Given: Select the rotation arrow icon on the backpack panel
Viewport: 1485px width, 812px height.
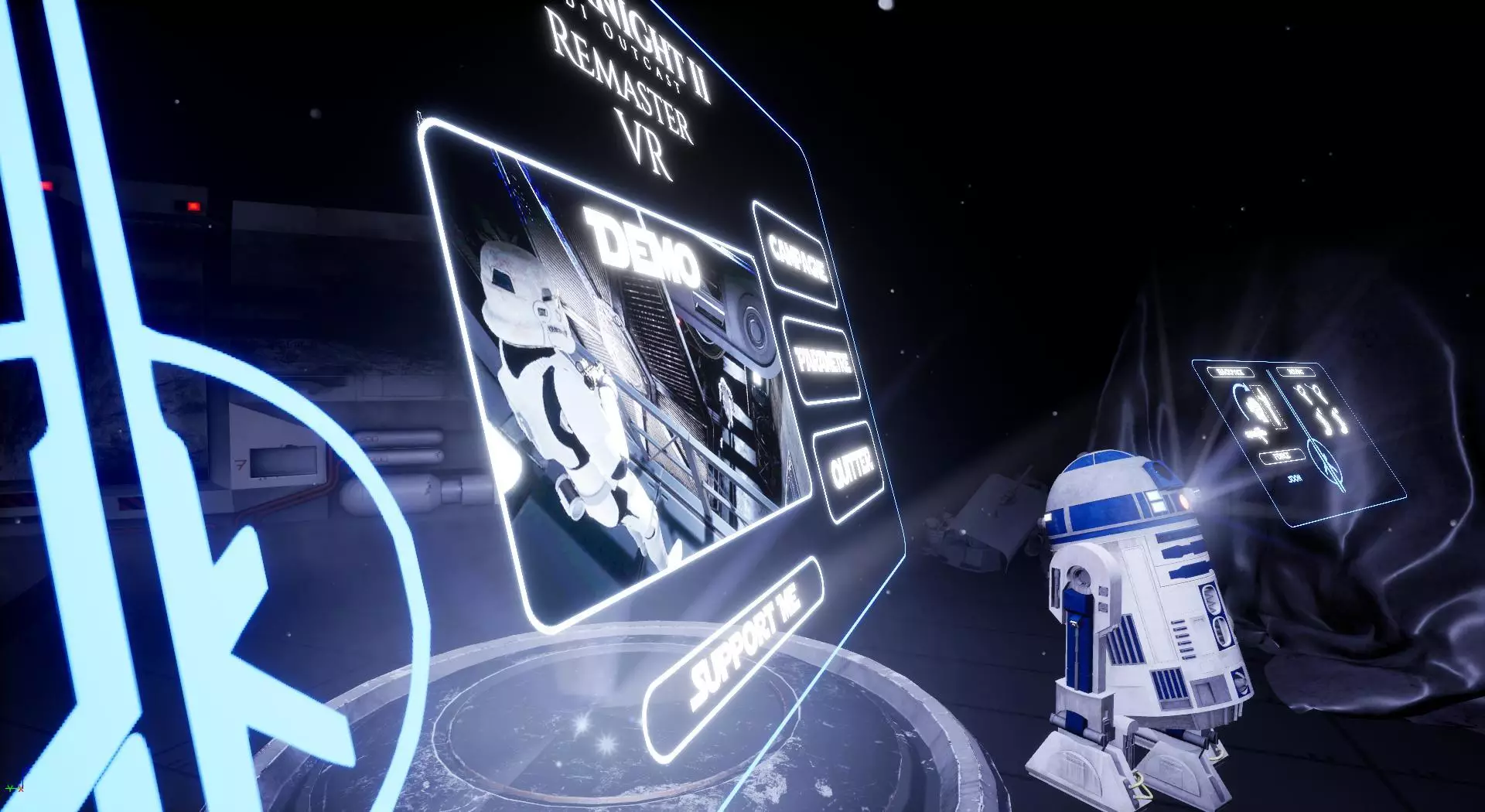Looking at the screenshot, I should (x=1241, y=401).
